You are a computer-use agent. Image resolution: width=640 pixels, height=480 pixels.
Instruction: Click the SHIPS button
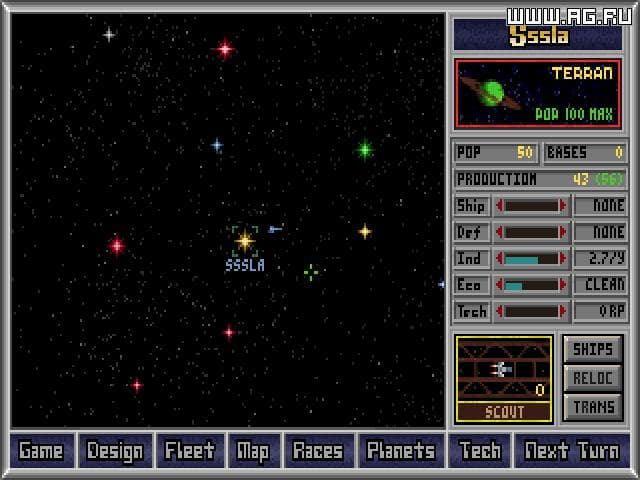(x=594, y=349)
